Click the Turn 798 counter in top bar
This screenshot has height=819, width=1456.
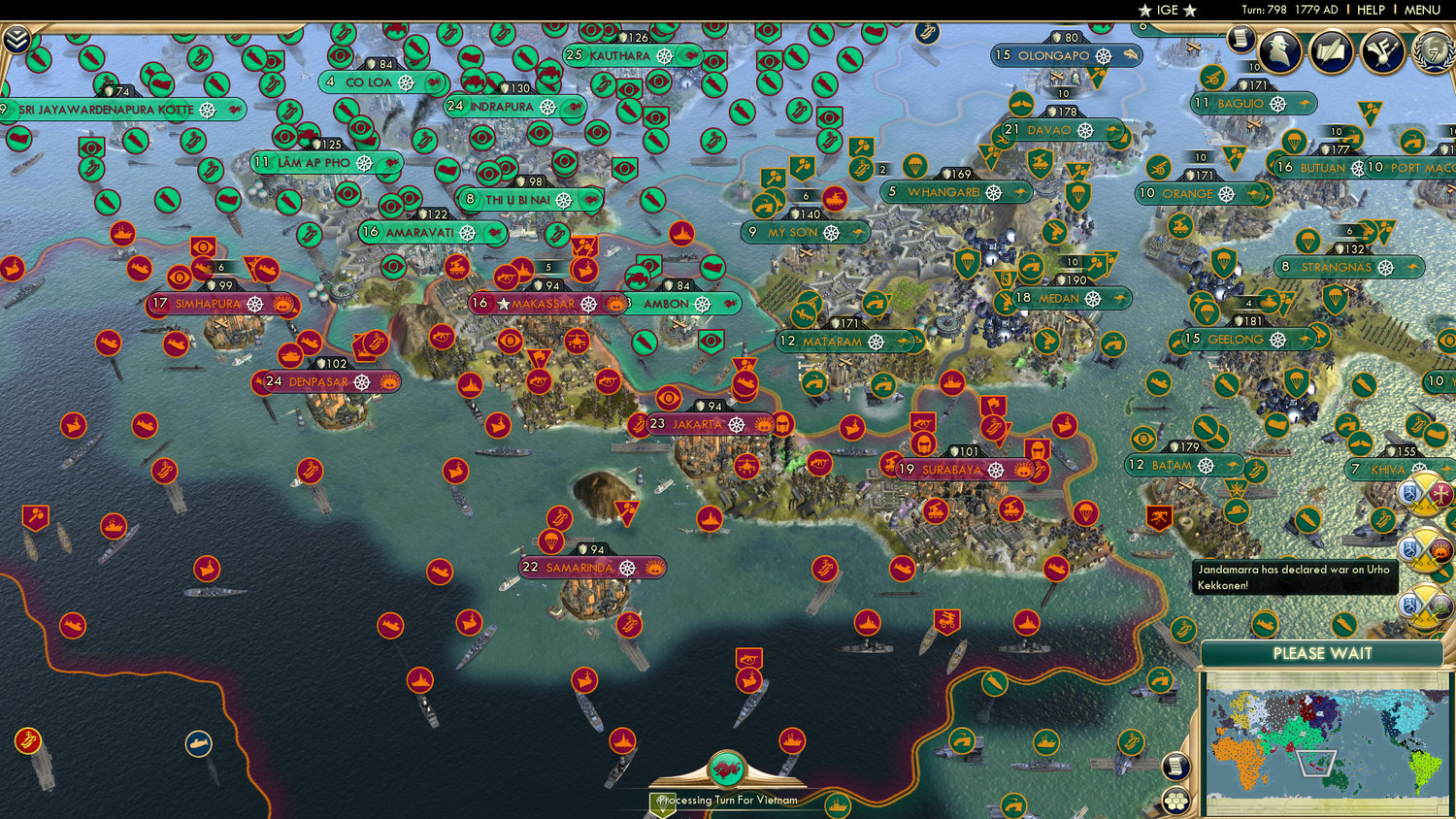pyautogui.click(x=1263, y=10)
